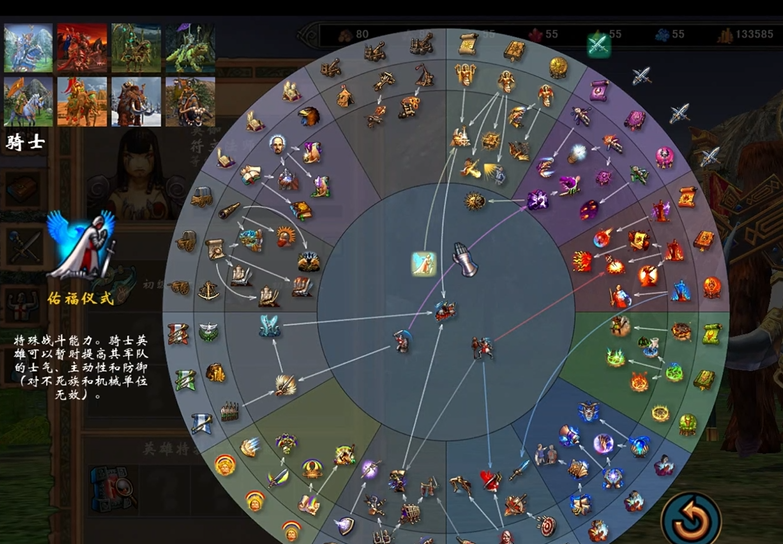Click the spellbook button on left panel
This screenshot has width=783, height=544.
22,189
